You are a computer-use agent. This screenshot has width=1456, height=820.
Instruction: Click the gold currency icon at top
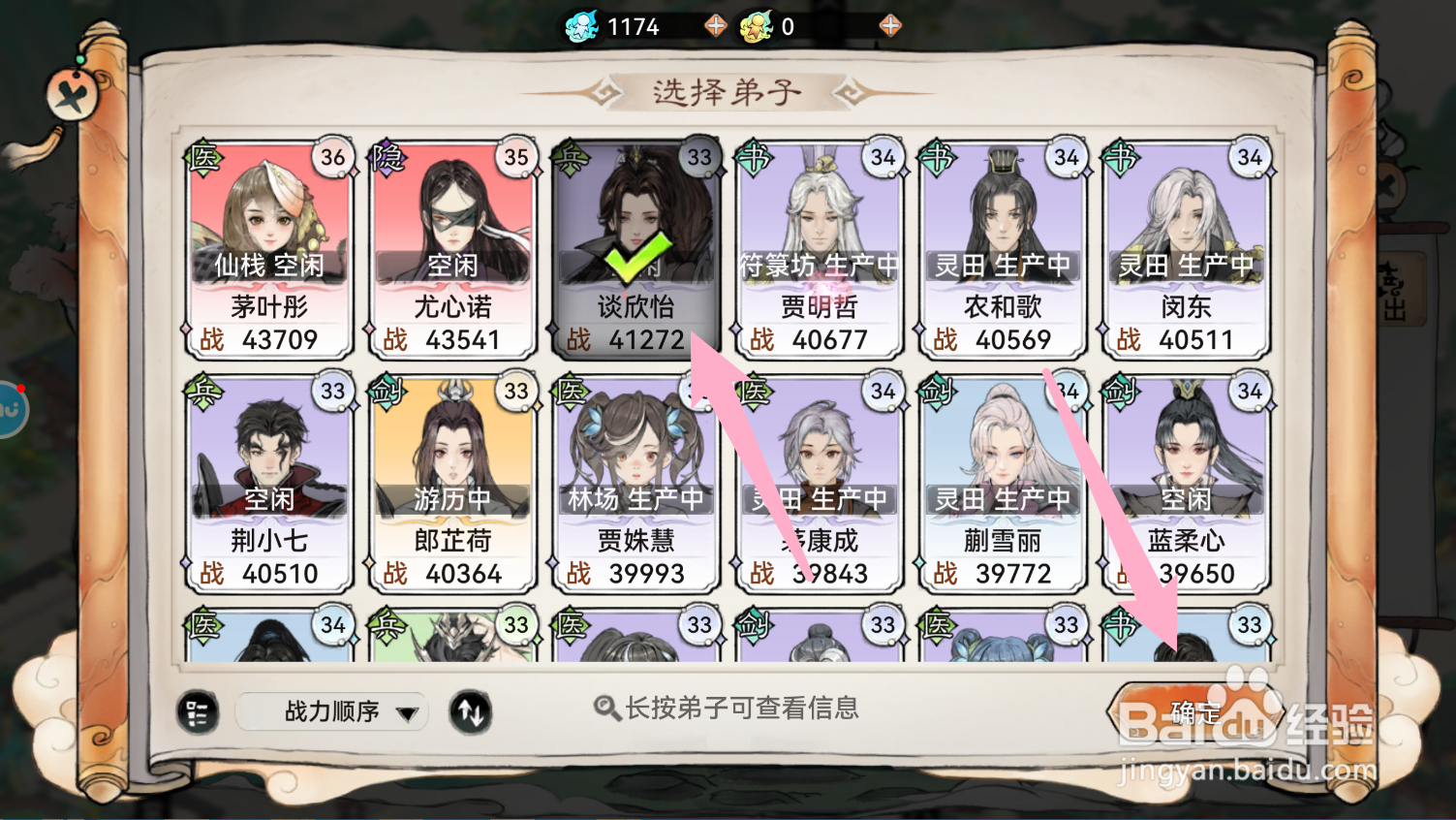[x=759, y=25]
